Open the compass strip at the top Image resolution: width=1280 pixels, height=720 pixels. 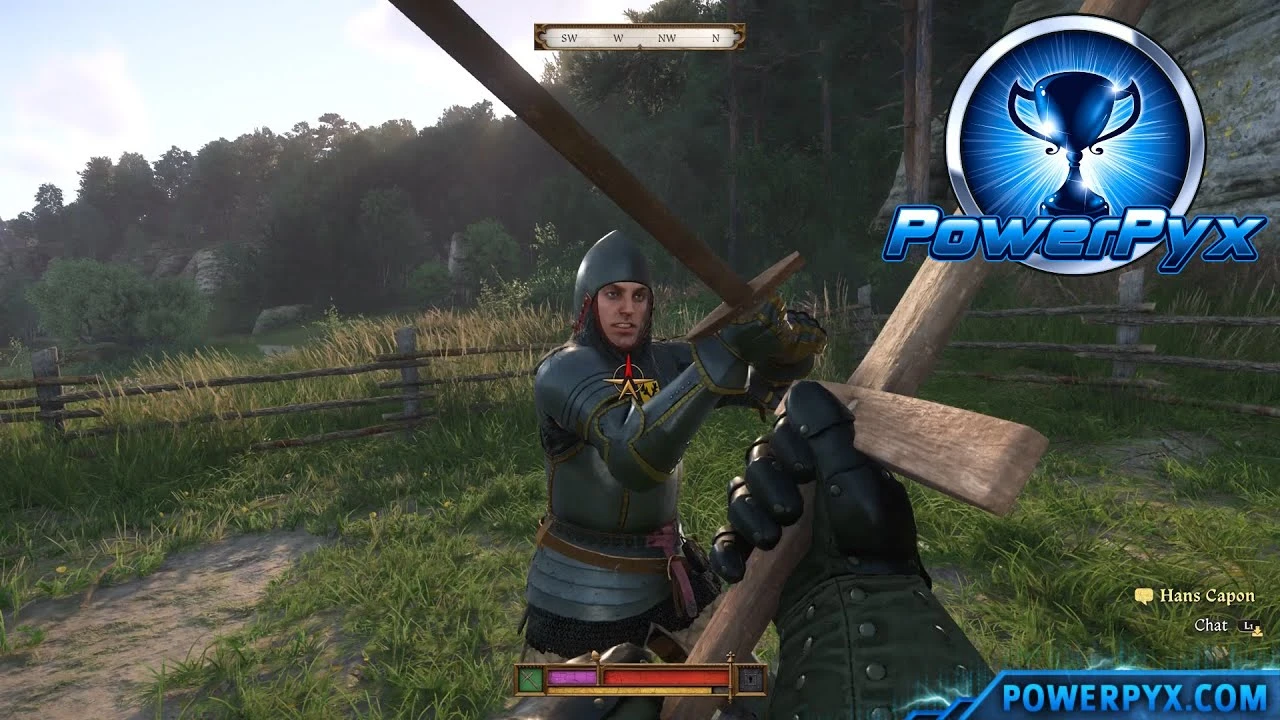[x=640, y=37]
